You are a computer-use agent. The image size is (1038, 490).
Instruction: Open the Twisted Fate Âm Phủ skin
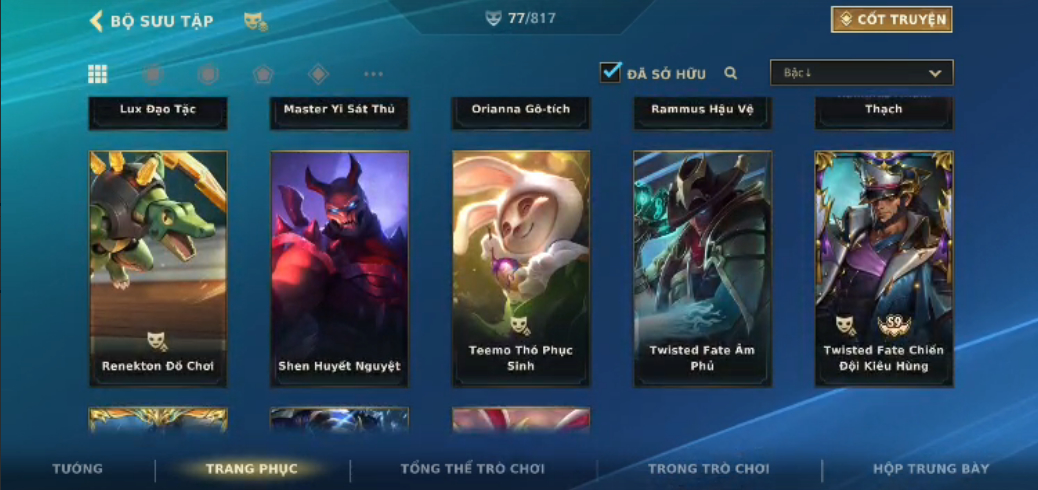coord(702,268)
